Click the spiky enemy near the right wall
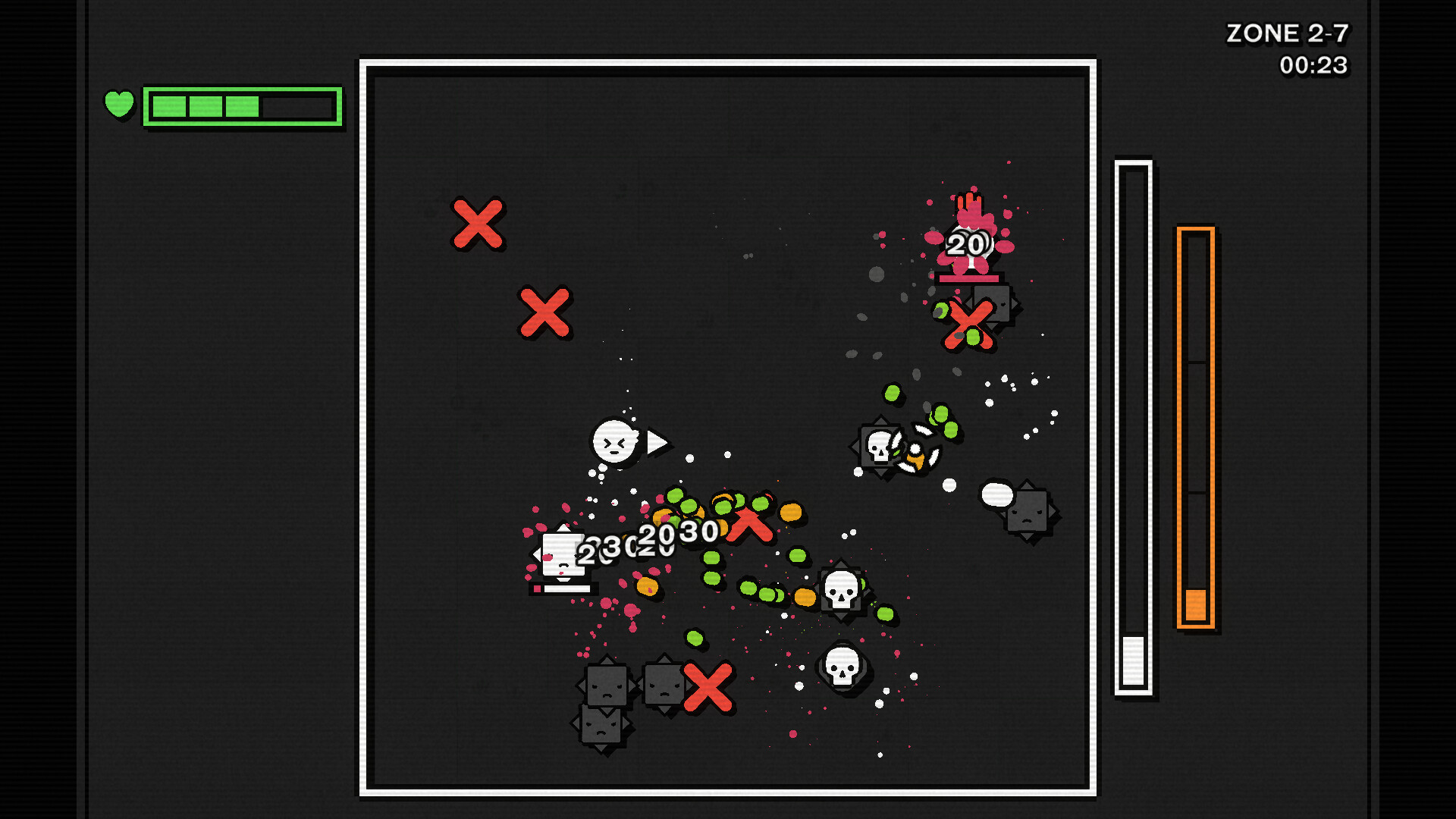The width and height of the screenshot is (1456, 819). coord(1028,512)
